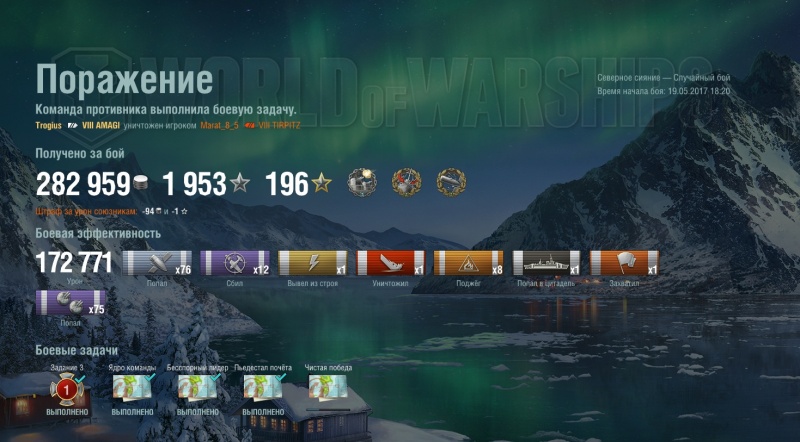Open the Чистая победа battle task

pyautogui.click(x=329, y=388)
